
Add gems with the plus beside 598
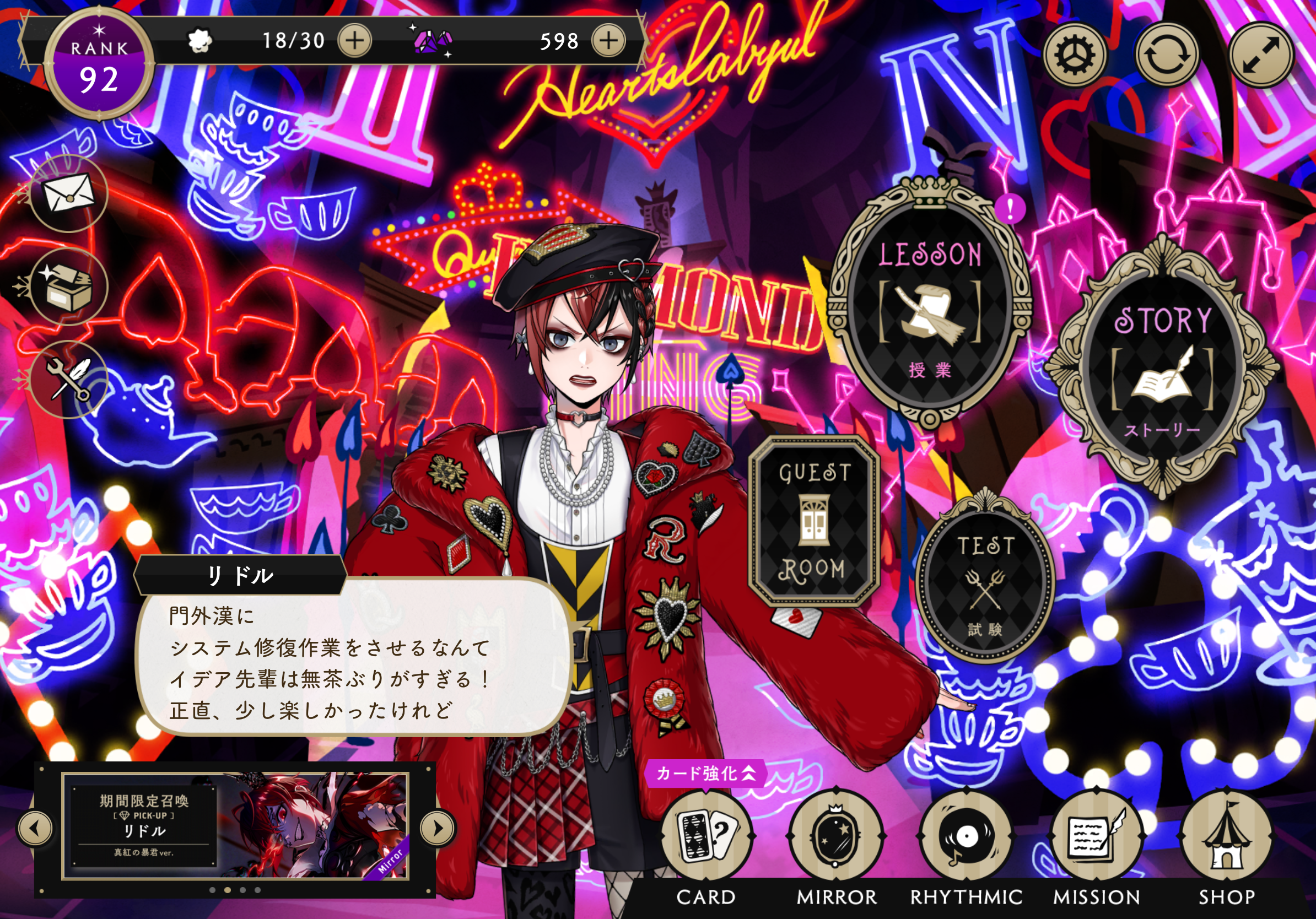[x=608, y=41]
